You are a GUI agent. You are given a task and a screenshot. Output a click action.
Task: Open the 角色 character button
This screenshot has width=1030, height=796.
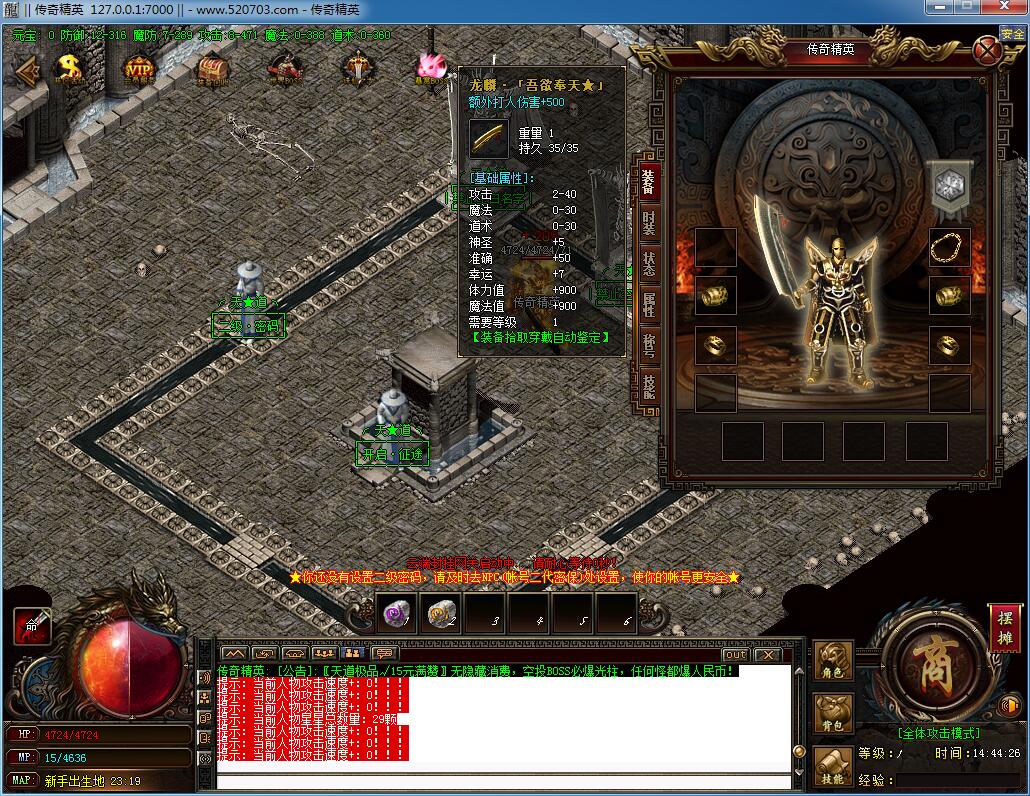point(833,661)
